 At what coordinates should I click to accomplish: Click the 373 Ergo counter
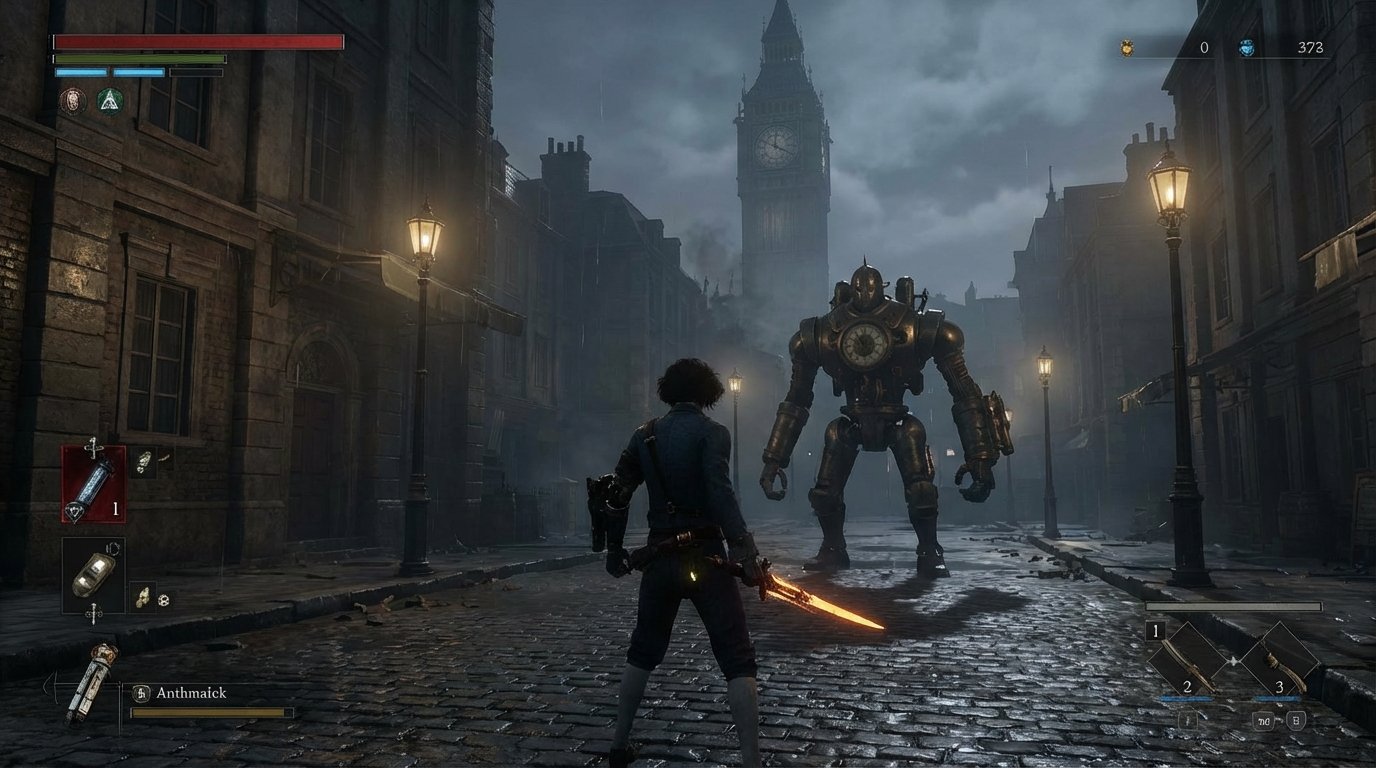pos(1310,48)
